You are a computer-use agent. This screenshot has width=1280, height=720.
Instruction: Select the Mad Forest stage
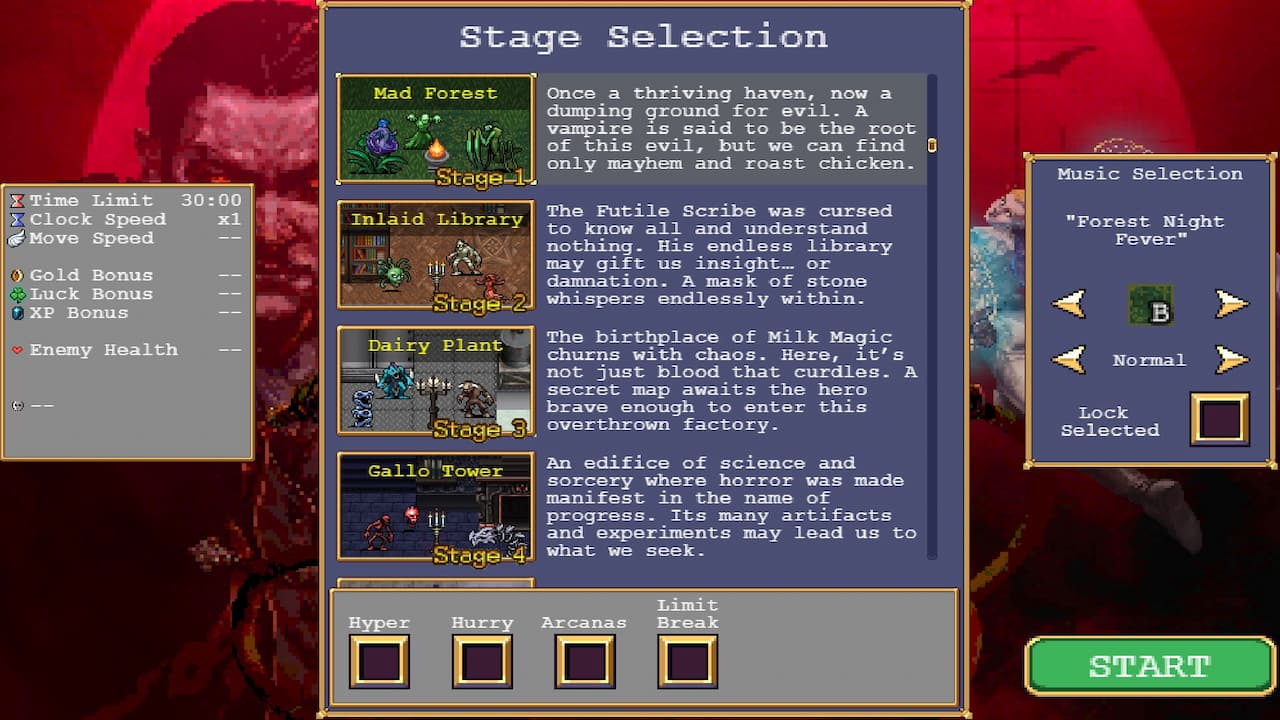[435, 130]
